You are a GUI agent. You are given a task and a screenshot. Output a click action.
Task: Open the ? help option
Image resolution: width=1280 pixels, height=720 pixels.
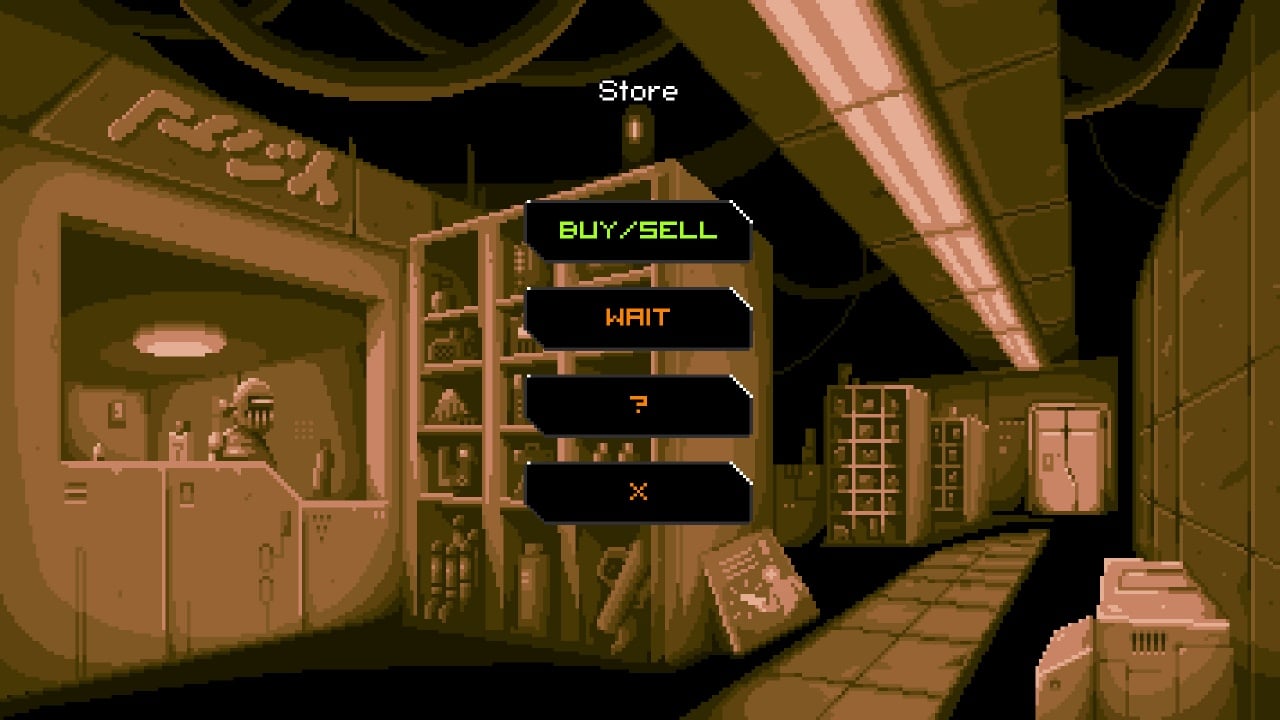(x=640, y=404)
